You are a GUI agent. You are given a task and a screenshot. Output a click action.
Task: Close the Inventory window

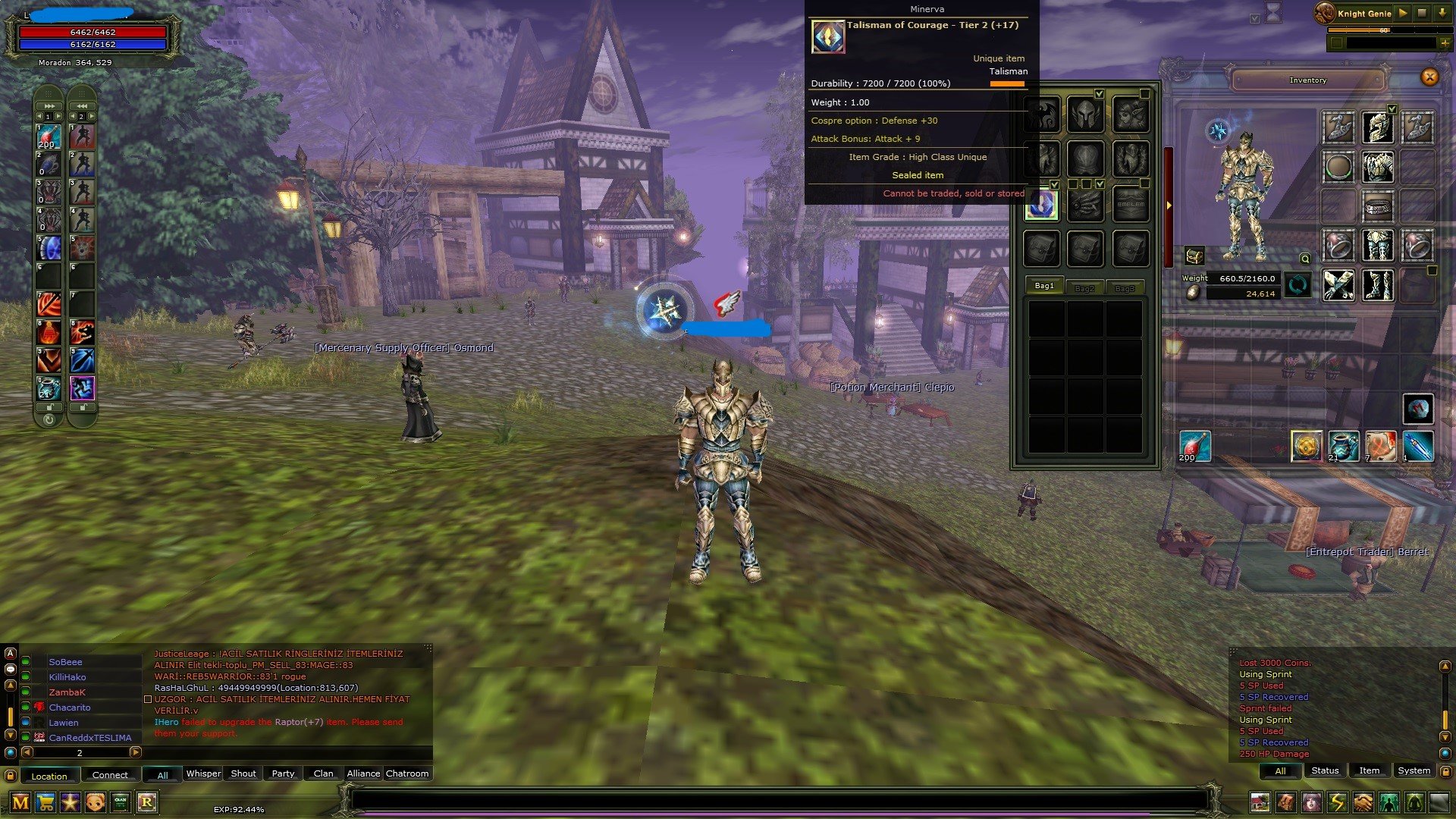[x=1429, y=77]
